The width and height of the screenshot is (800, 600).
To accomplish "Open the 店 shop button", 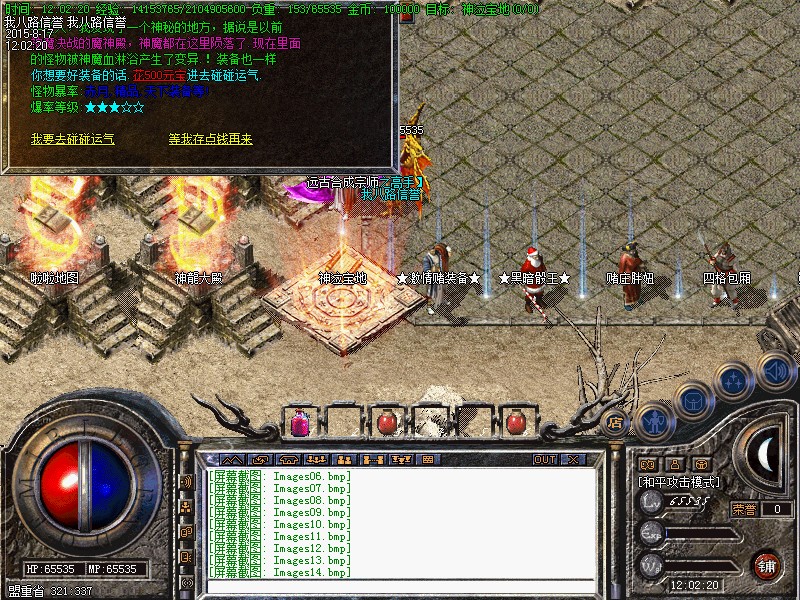I will [x=616, y=422].
